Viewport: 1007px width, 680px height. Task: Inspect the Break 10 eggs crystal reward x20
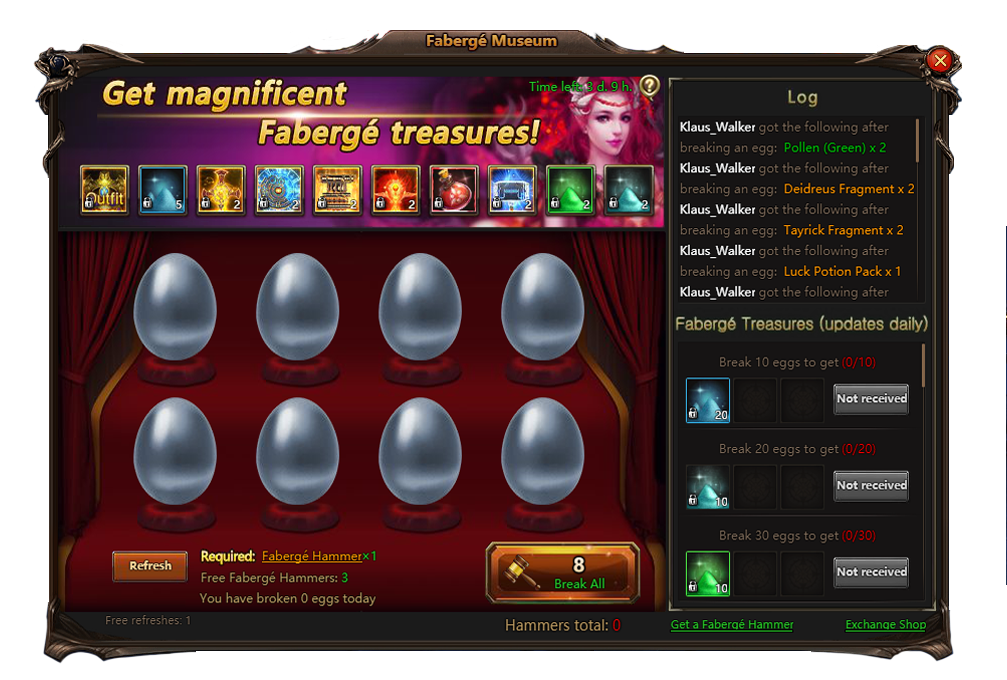(707, 399)
